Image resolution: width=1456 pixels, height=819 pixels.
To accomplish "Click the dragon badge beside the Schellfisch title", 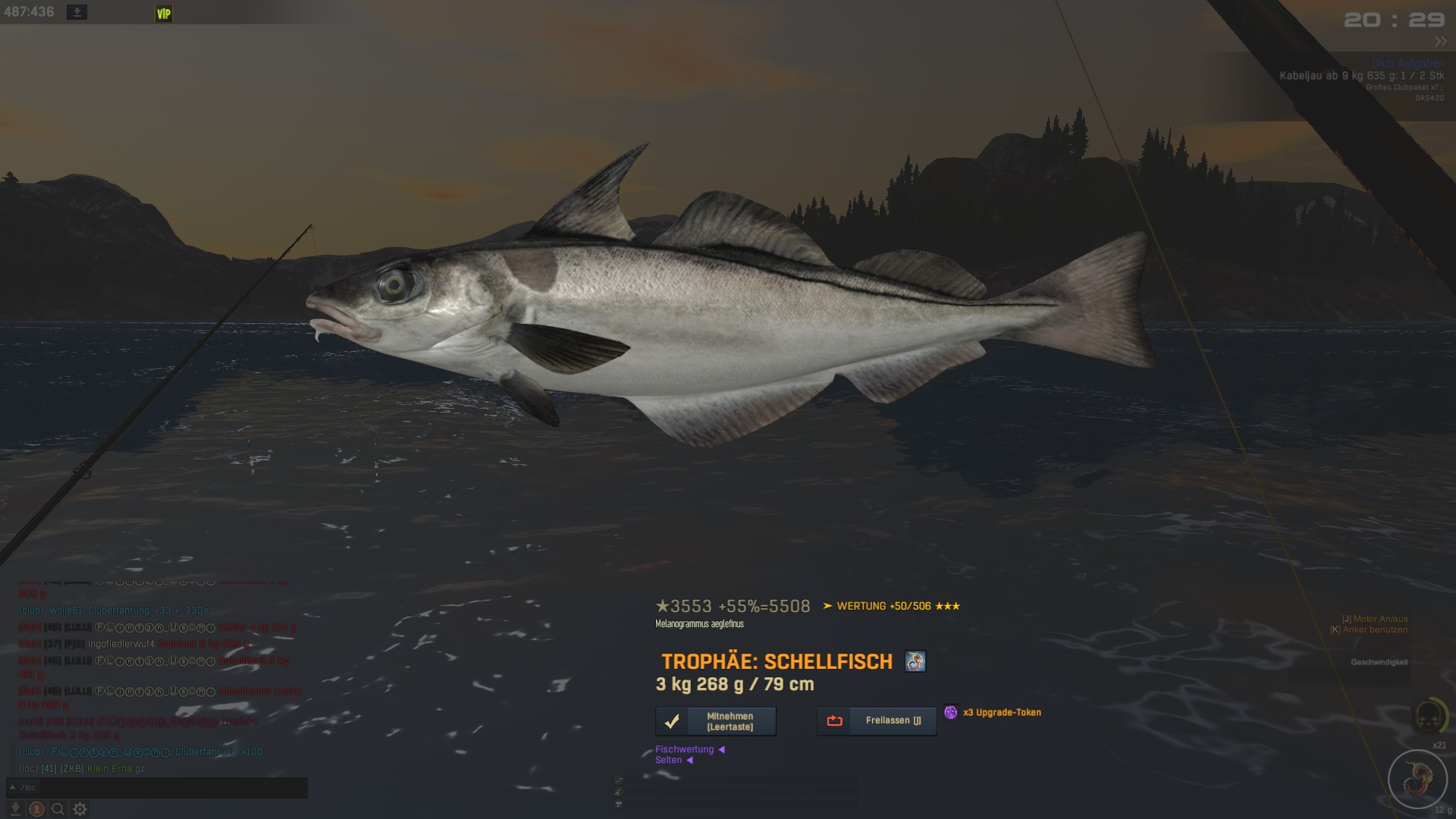I will click(x=915, y=661).
